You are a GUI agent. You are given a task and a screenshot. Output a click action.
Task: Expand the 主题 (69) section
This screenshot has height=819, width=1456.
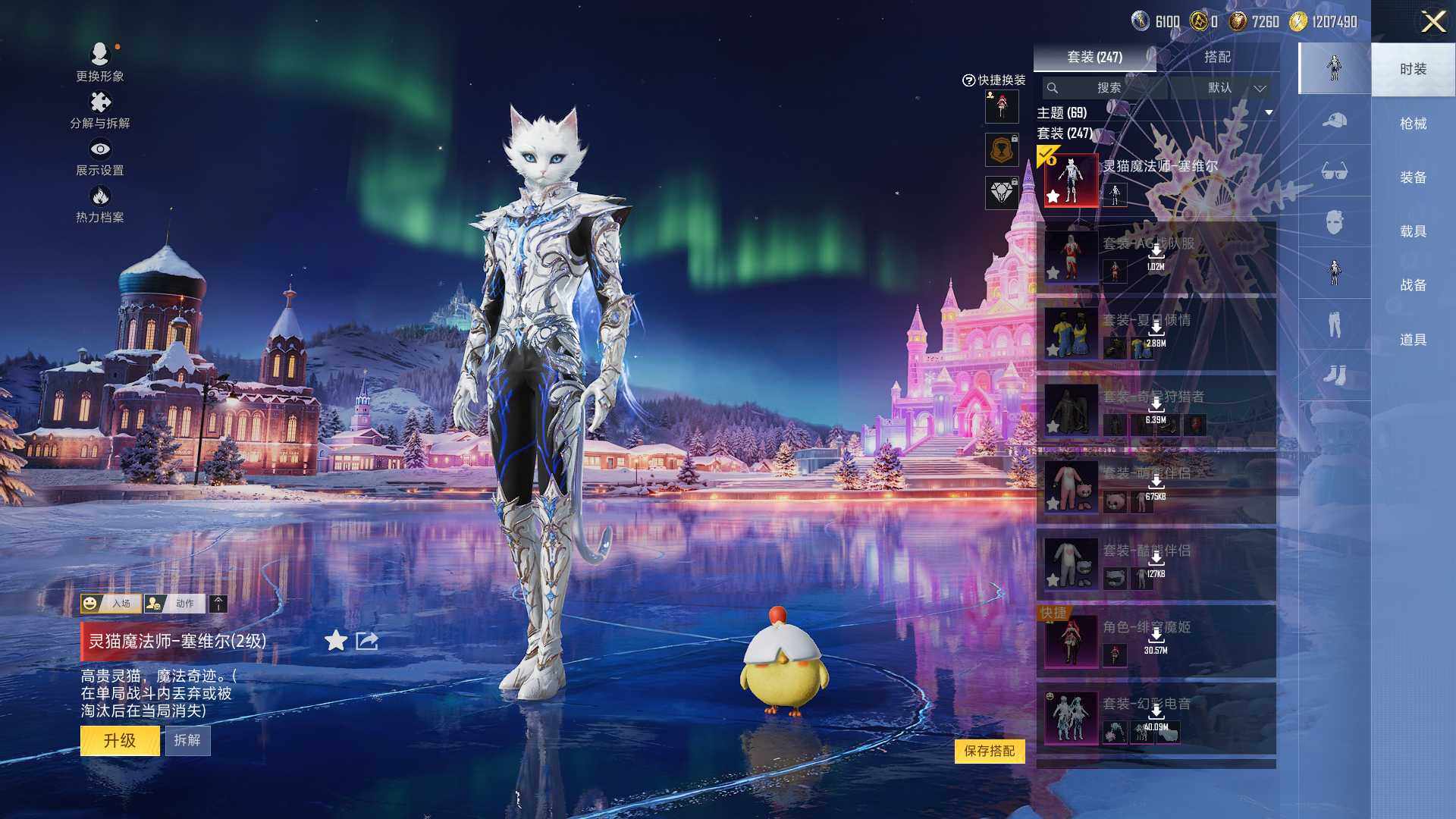pos(1269,113)
